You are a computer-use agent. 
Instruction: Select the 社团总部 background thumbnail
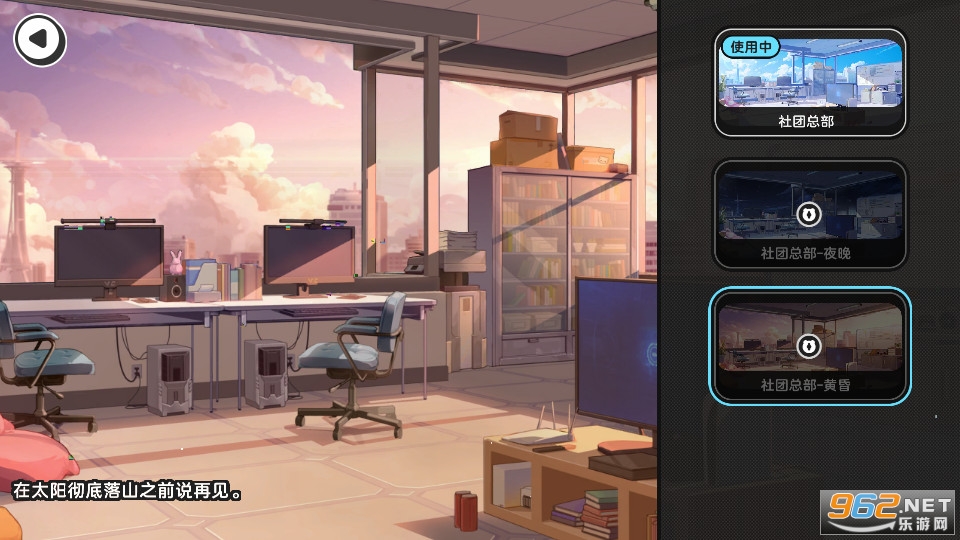point(809,81)
